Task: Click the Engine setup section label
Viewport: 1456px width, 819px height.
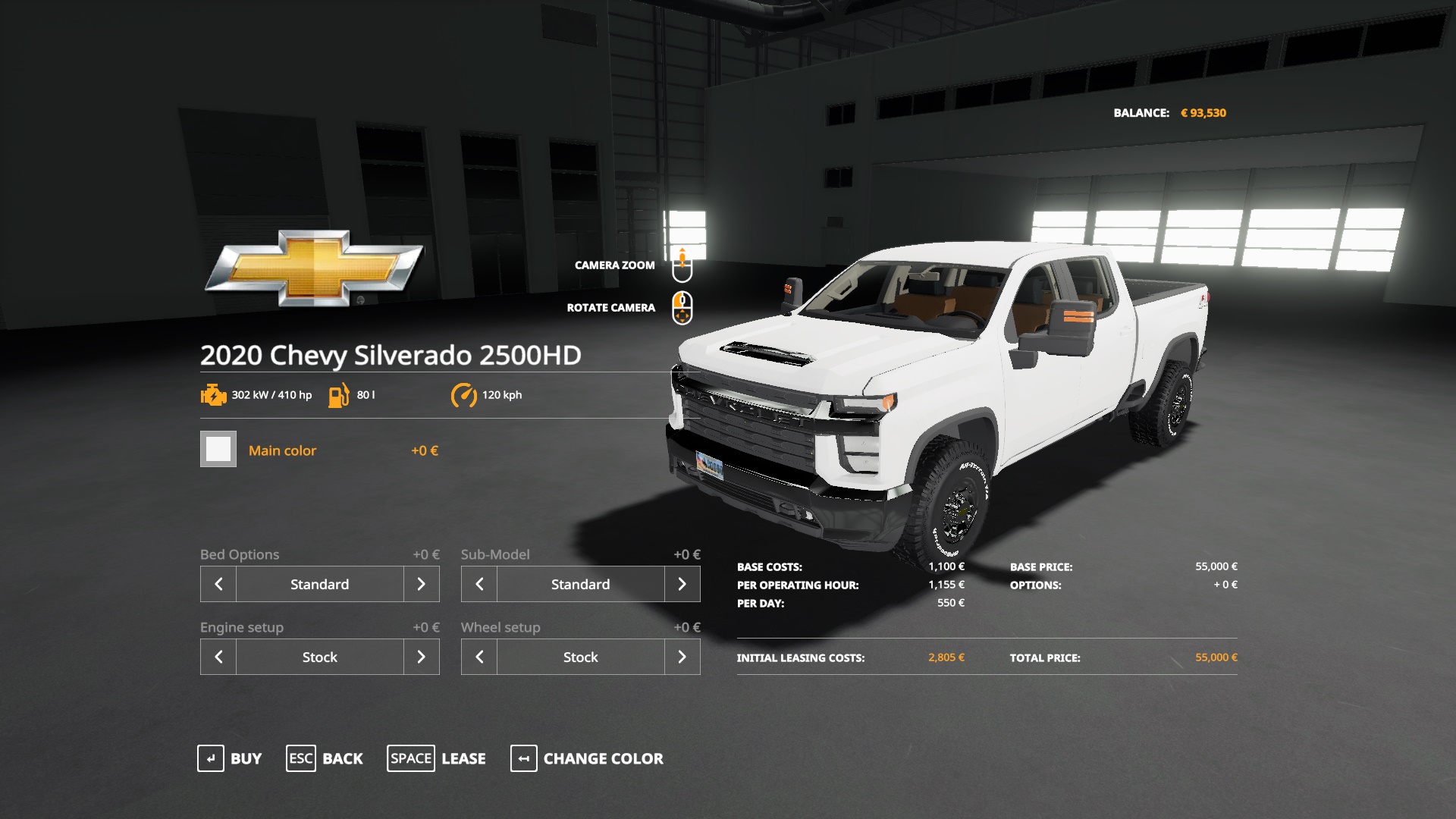Action: click(x=242, y=627)
